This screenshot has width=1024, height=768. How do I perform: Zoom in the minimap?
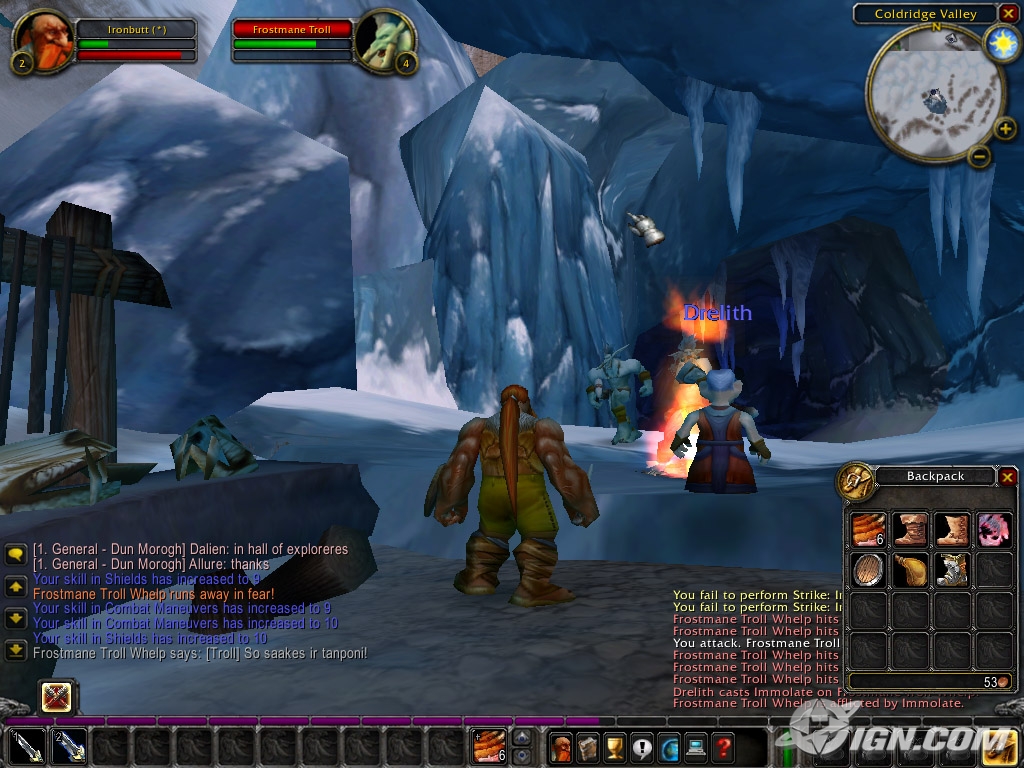click(1005, 129)
